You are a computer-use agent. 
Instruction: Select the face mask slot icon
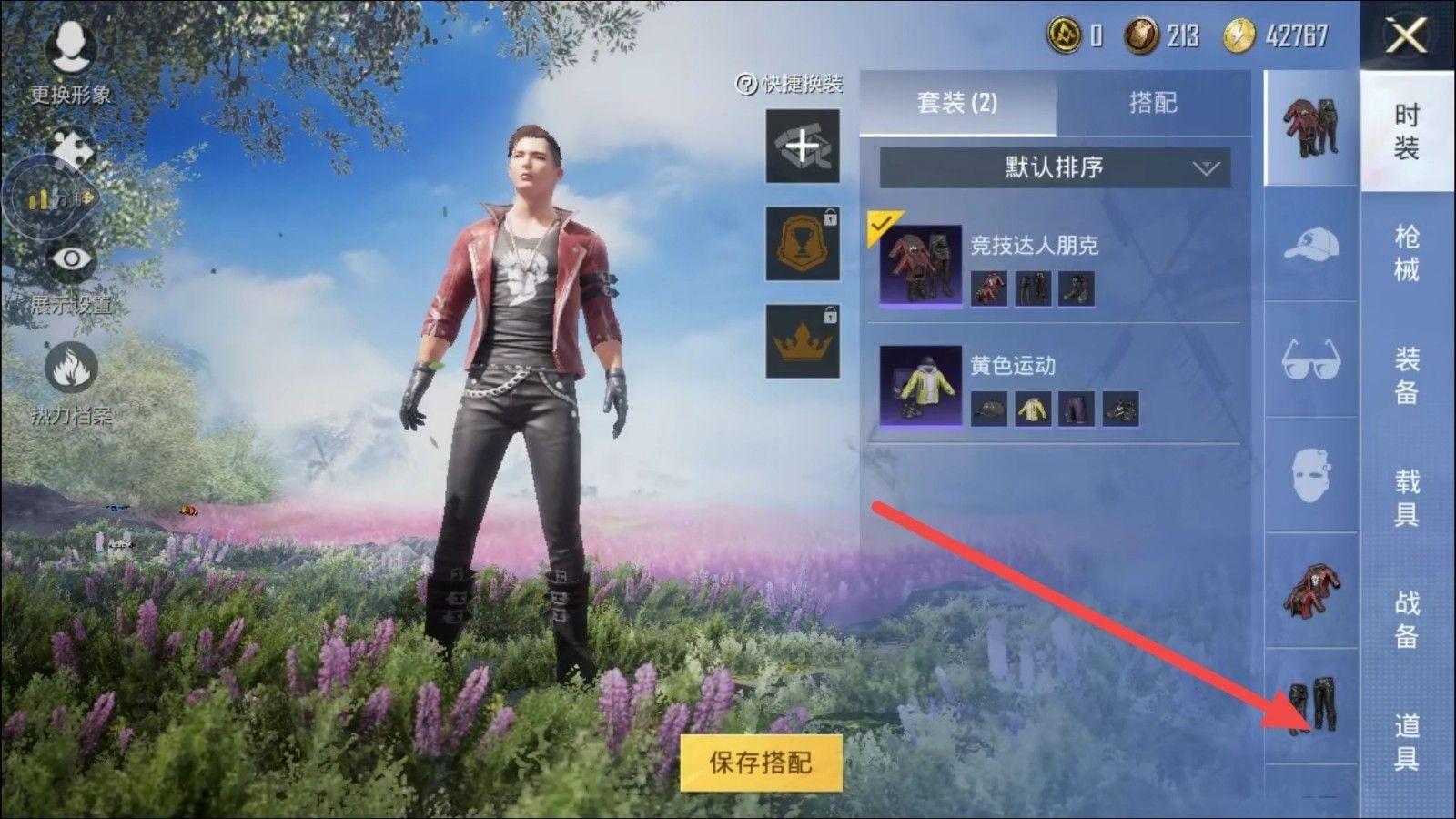pos(1310,473)
